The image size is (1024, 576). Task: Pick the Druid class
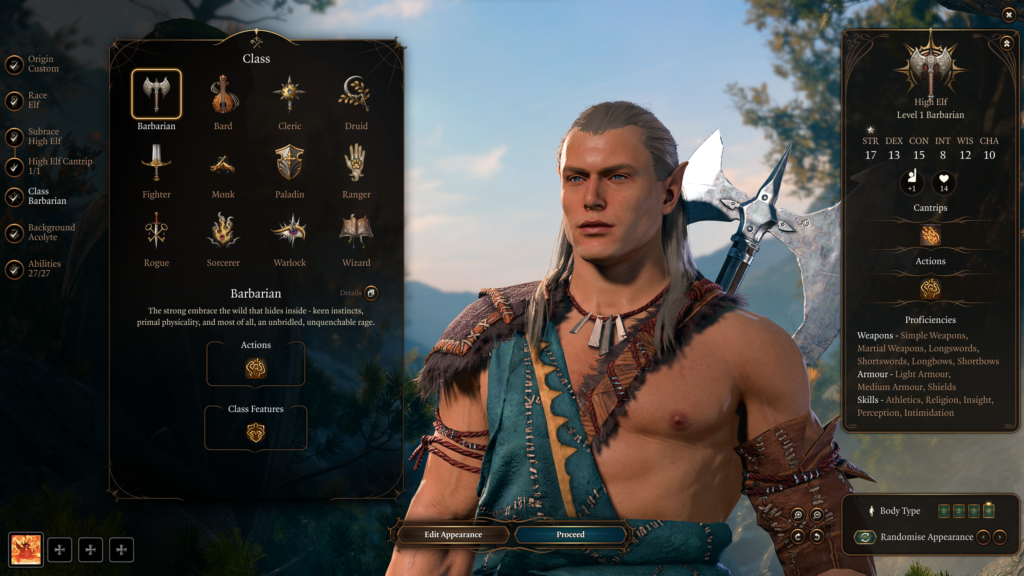point(356,95)
